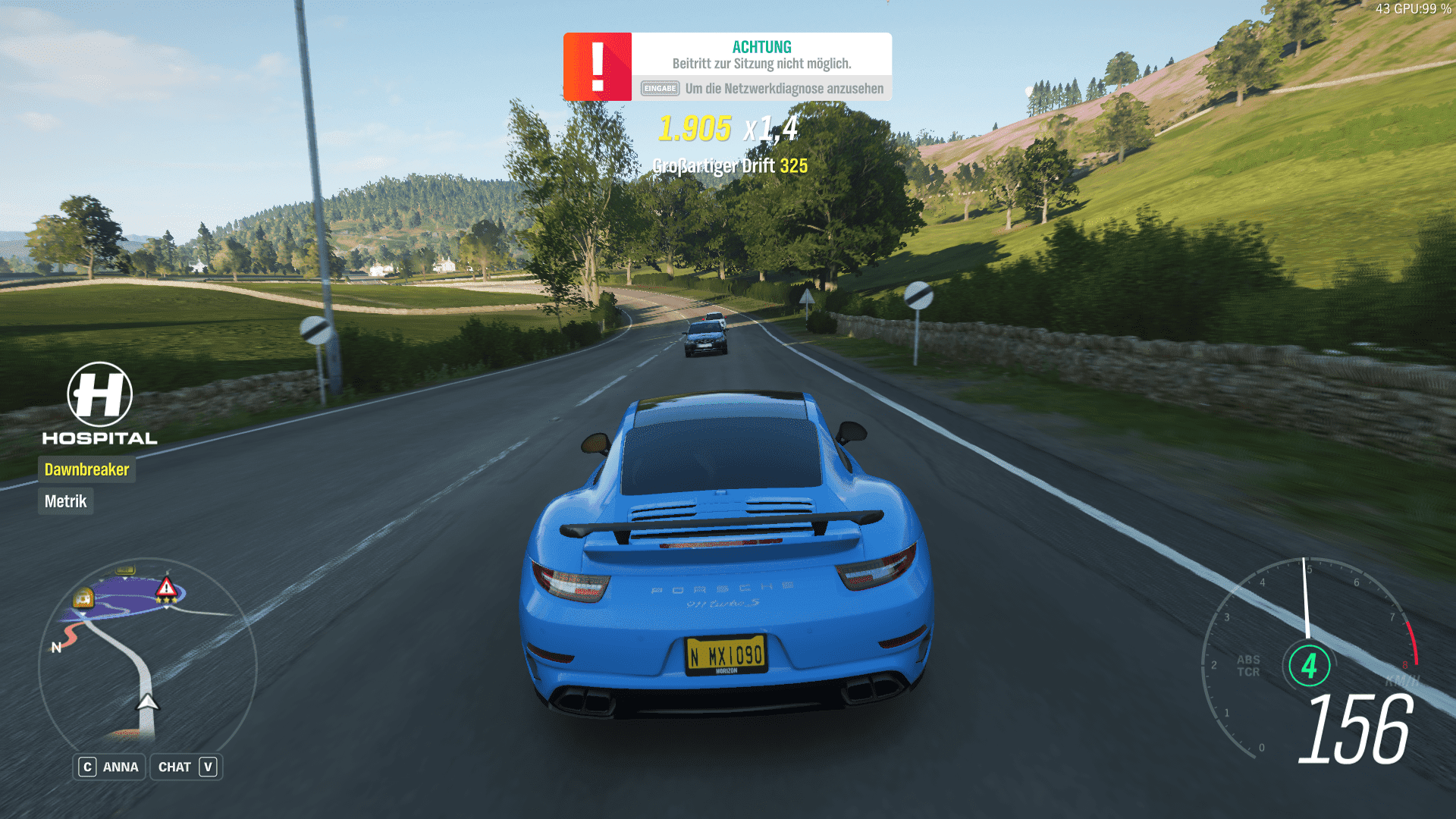This screenshot has height=819, width=1456.
Task: Select the orange house marker on the minimap
Action: (83, 599)
